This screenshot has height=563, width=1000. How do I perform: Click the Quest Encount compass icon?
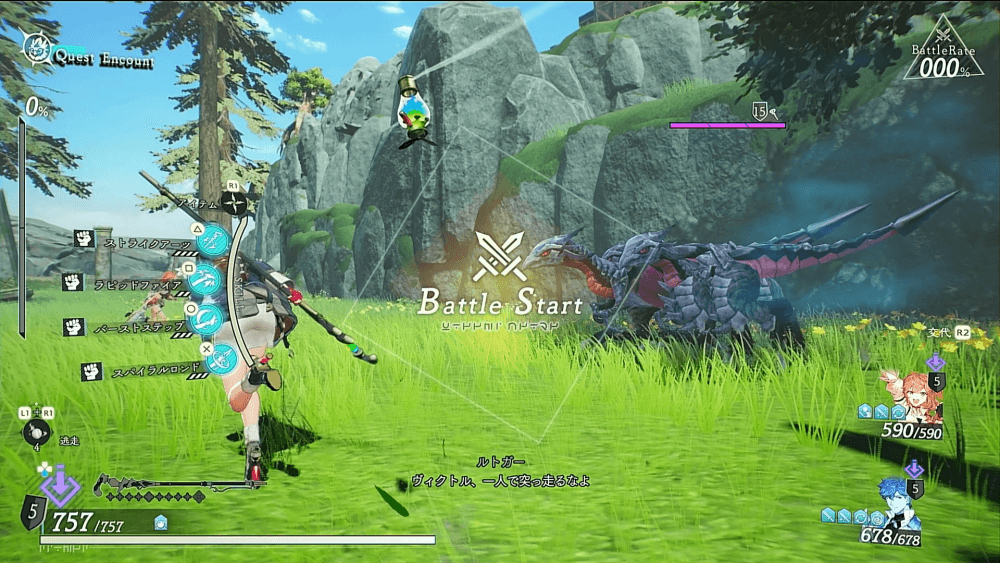[x=38, y=46]
